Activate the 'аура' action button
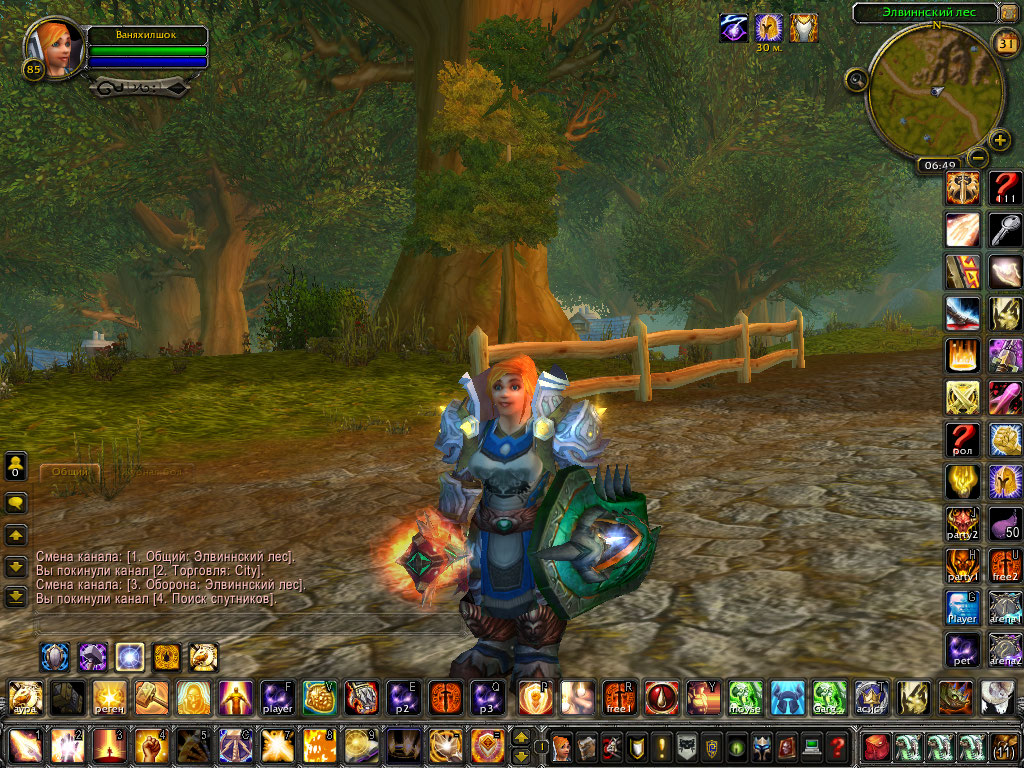The image size is (1024, 768). coord(25,697)
